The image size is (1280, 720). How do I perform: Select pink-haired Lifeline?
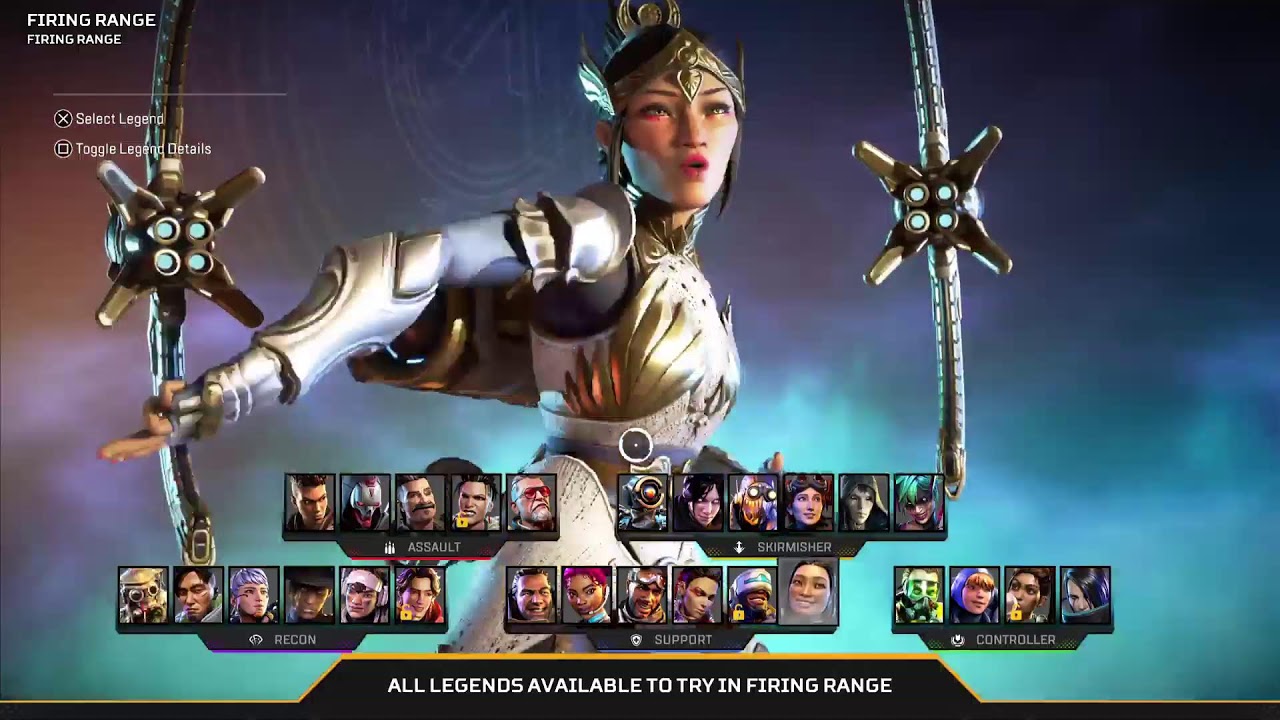[x=586, y=595]
